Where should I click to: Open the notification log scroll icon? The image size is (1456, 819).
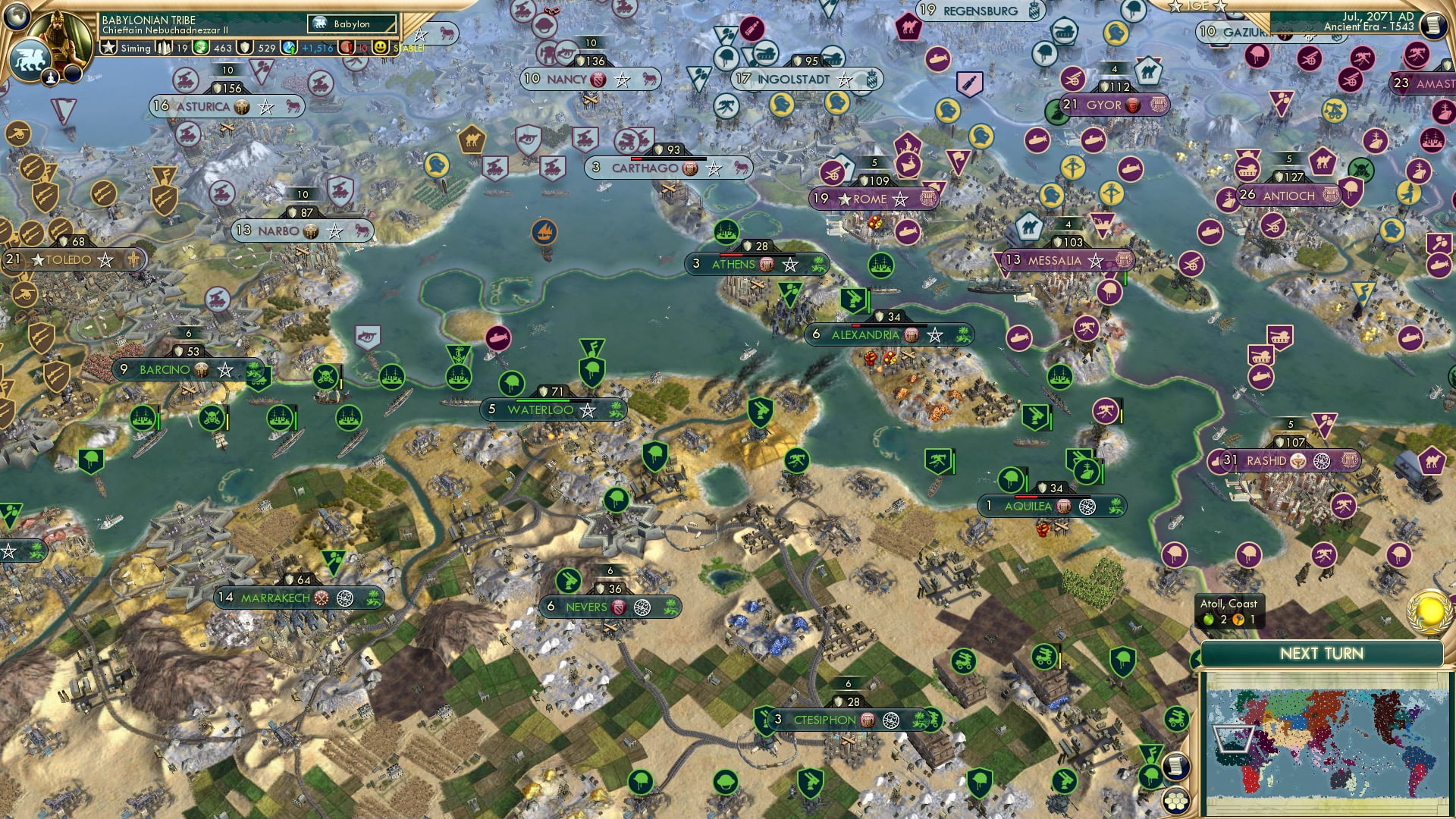click(1432, 27)
